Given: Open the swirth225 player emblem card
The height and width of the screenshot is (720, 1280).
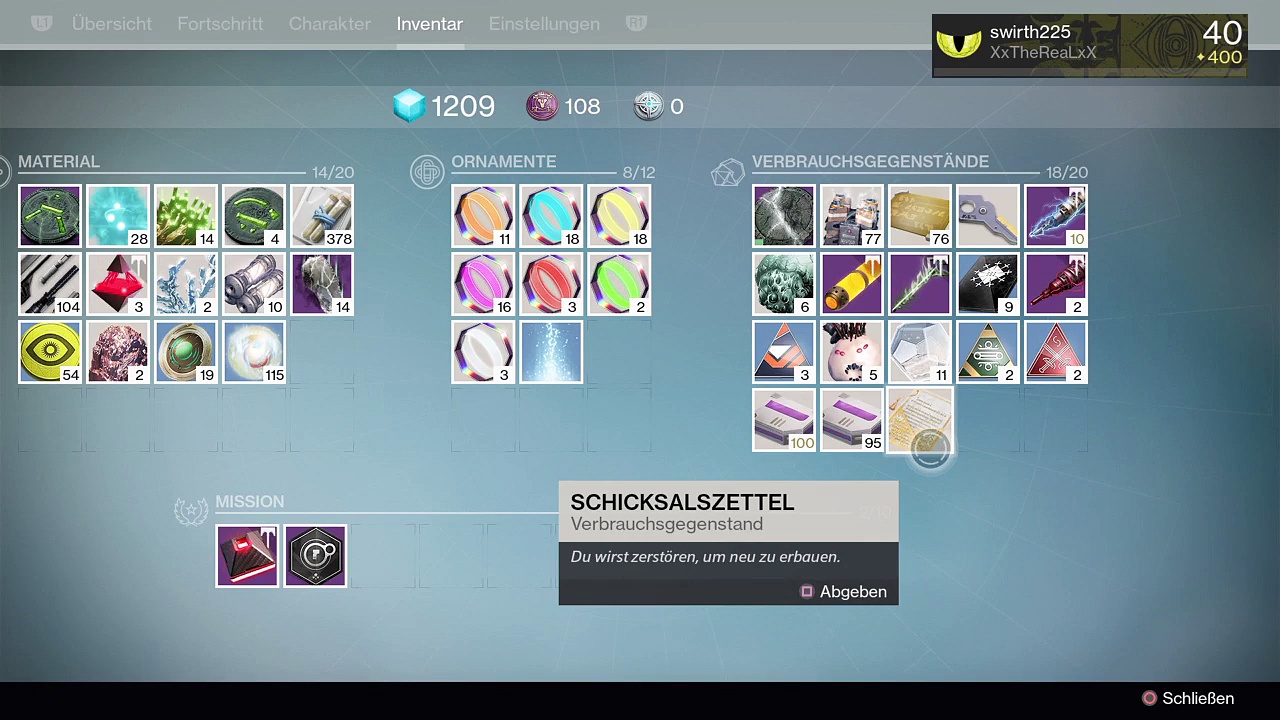Looking at the screenshot, I should (x=1089, y=45).
